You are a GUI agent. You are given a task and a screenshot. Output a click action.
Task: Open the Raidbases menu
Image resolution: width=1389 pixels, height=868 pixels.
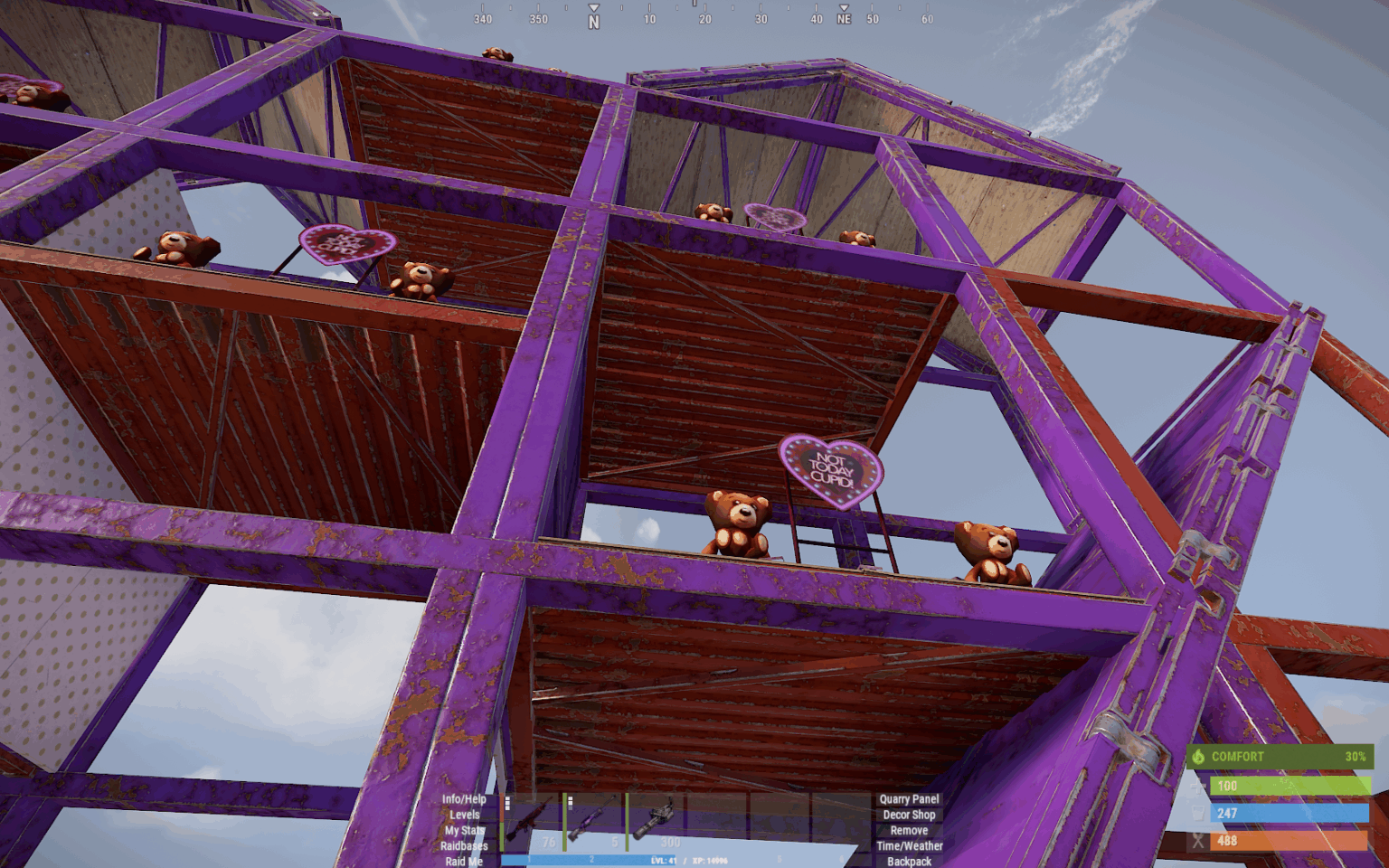tap(464, 846)
